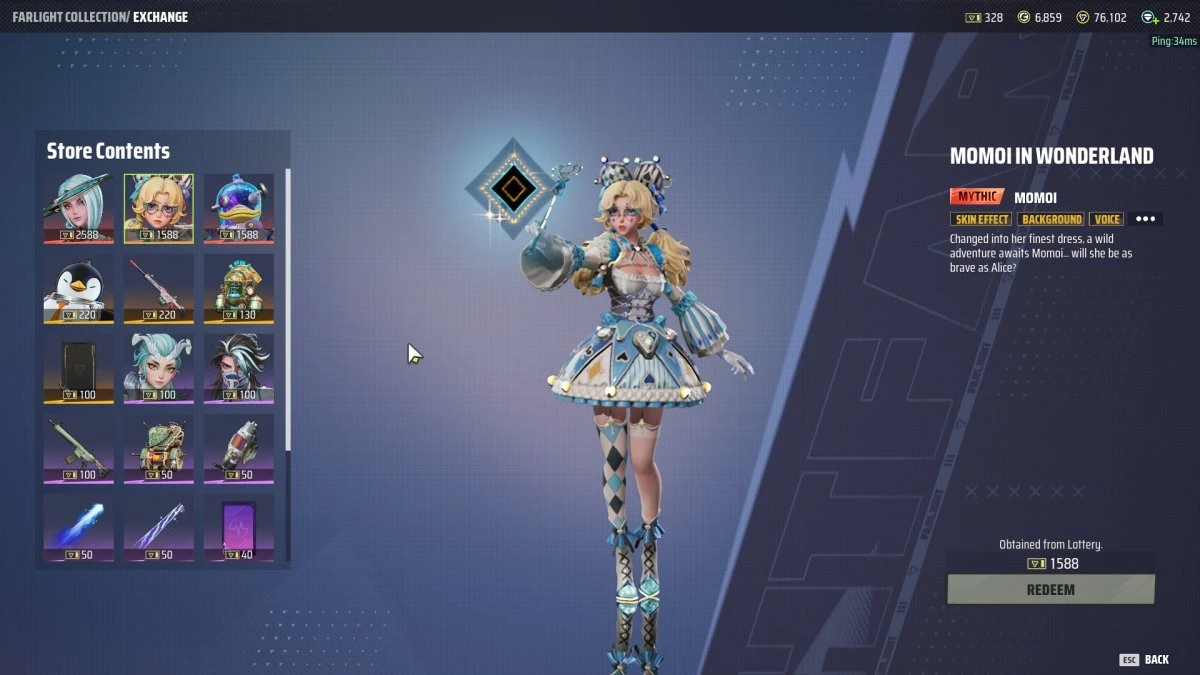Select the blue comet trail effect
Image resolution: width=1200 pixels, height=675 pixels.
tap(78, 528)
